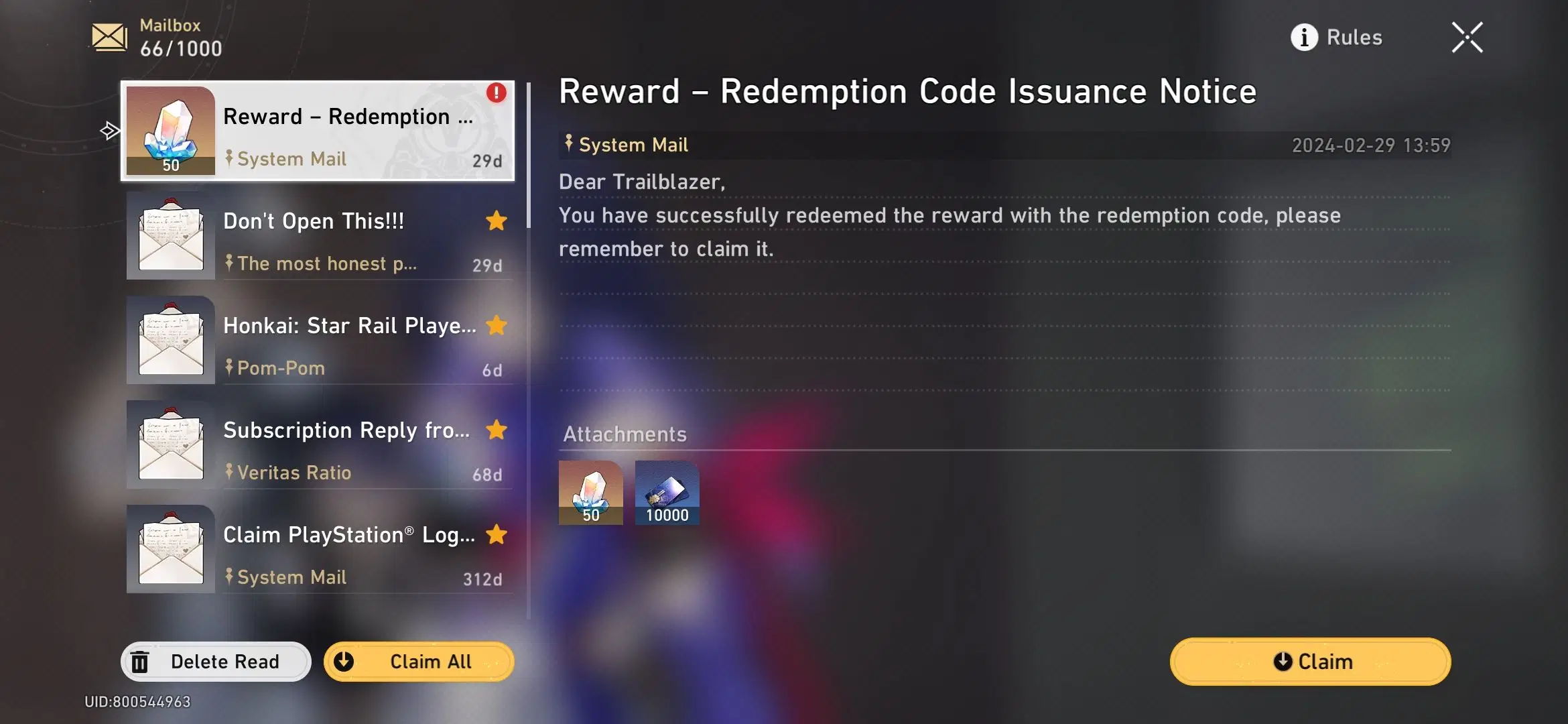Toggle the star on the Pom-Pom mail

click(x=496, y=326)
